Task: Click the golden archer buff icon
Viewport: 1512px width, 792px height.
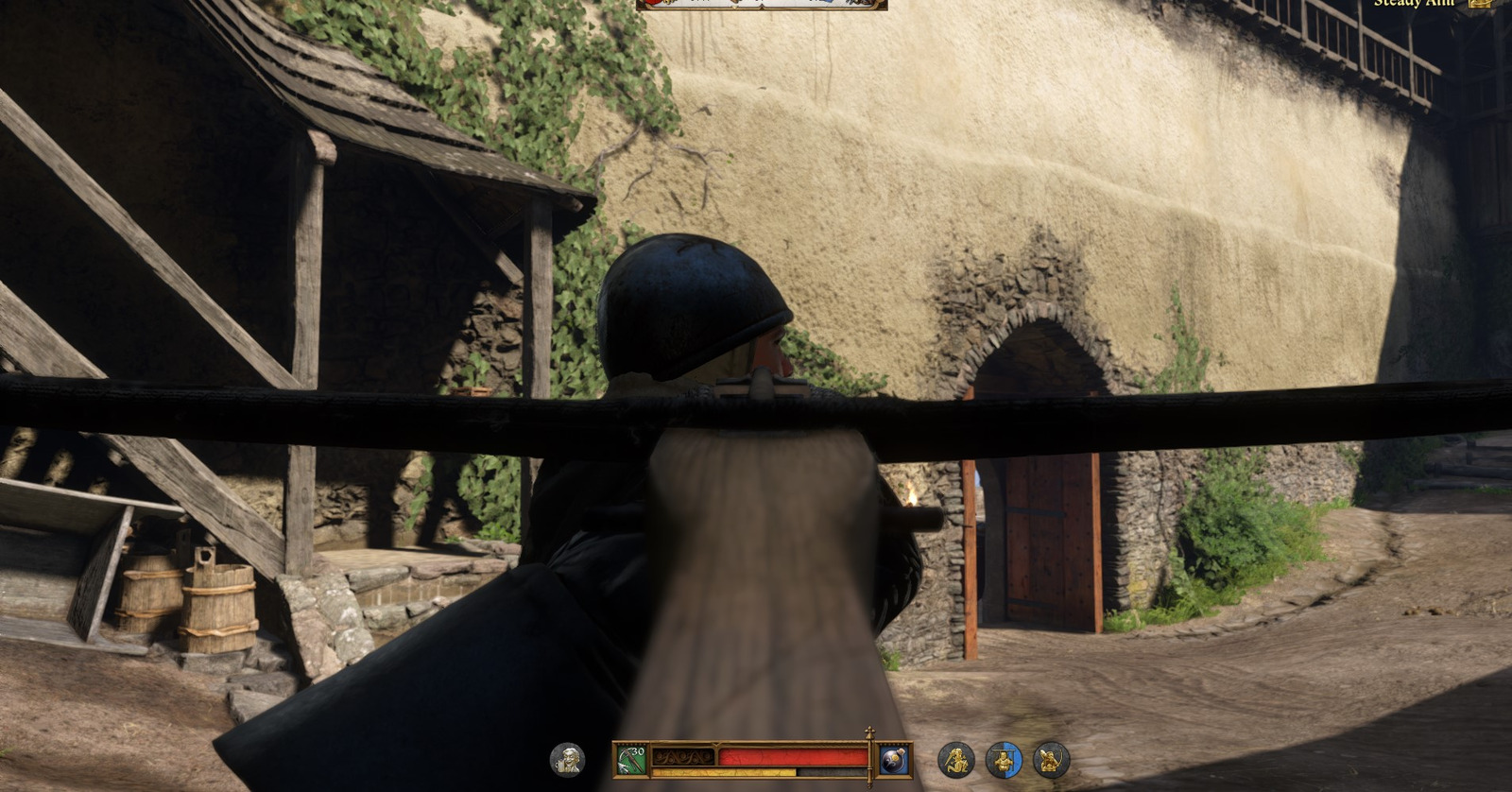Action: pyautogui.click(x=956, y=758)
